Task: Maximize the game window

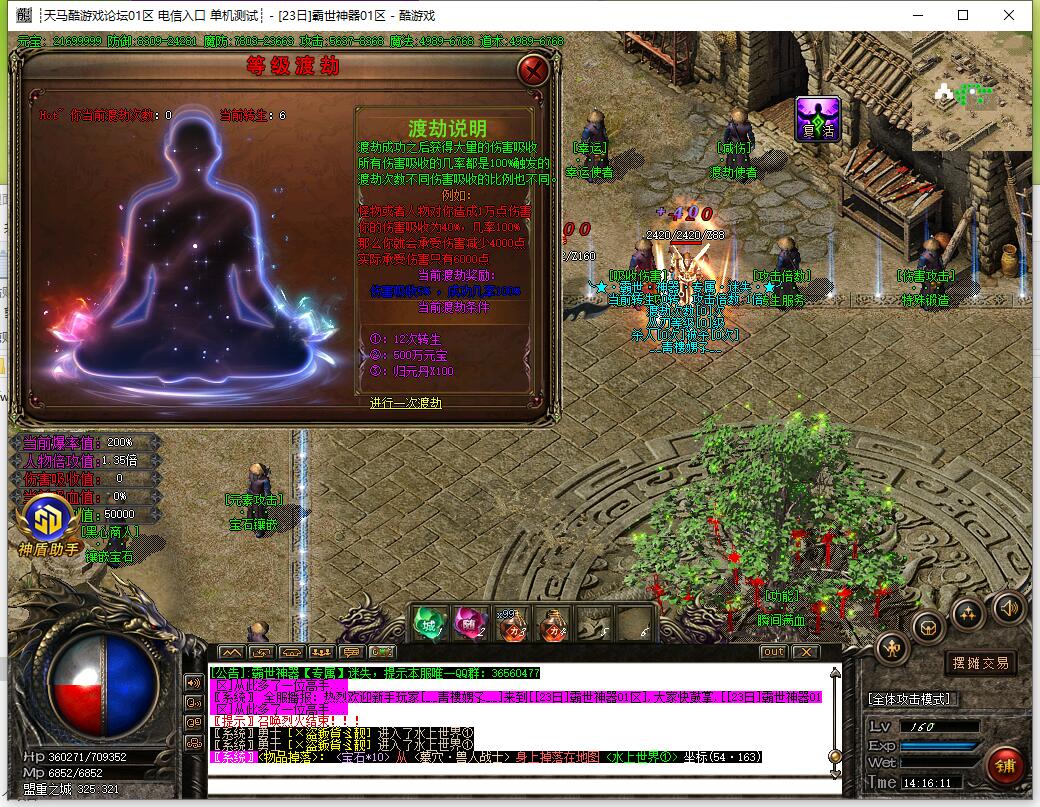Action: [x=963, y=15]
